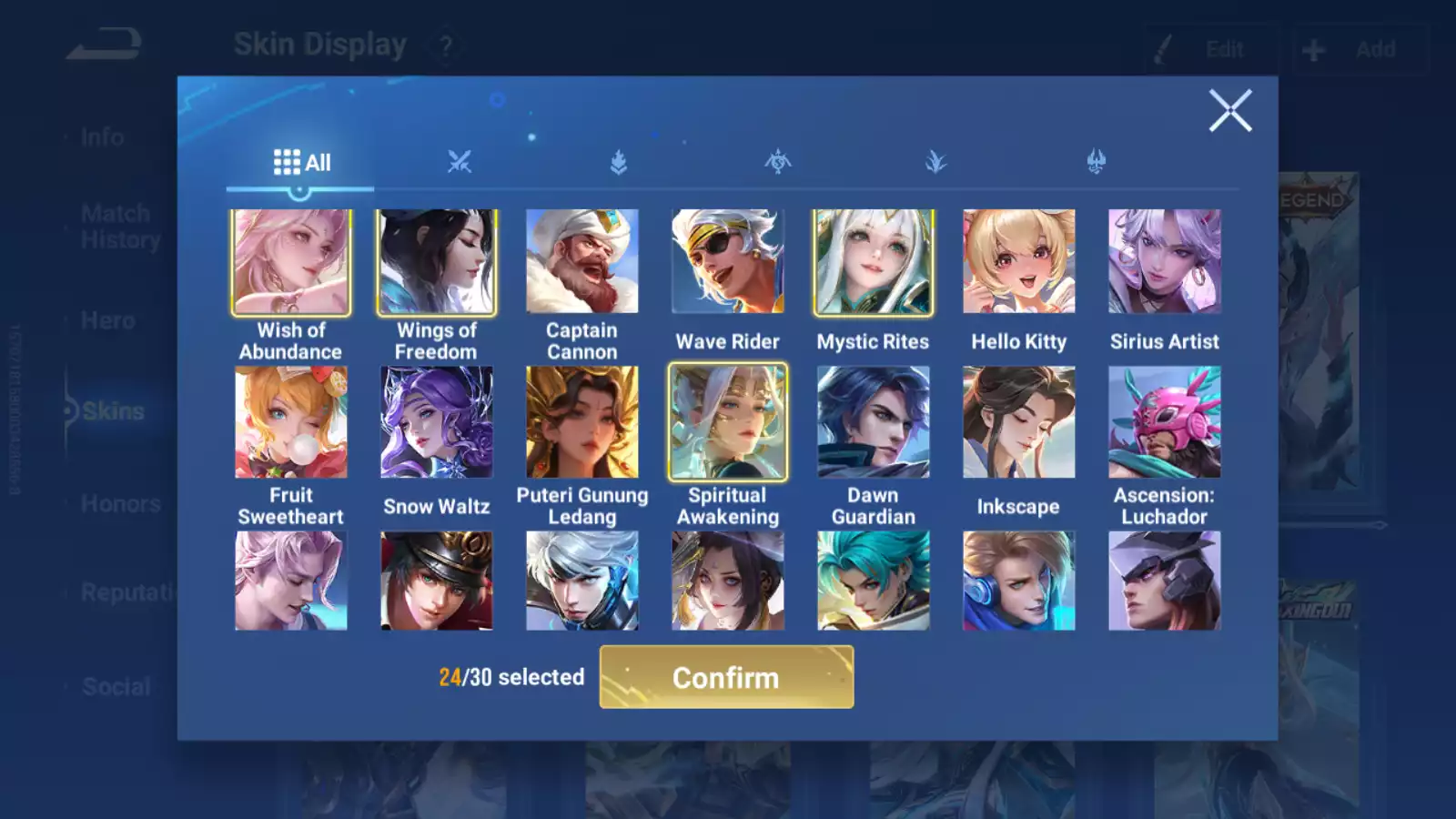Select the Dawn Guardian skin
1456x819 pixels.
[874, 422]
